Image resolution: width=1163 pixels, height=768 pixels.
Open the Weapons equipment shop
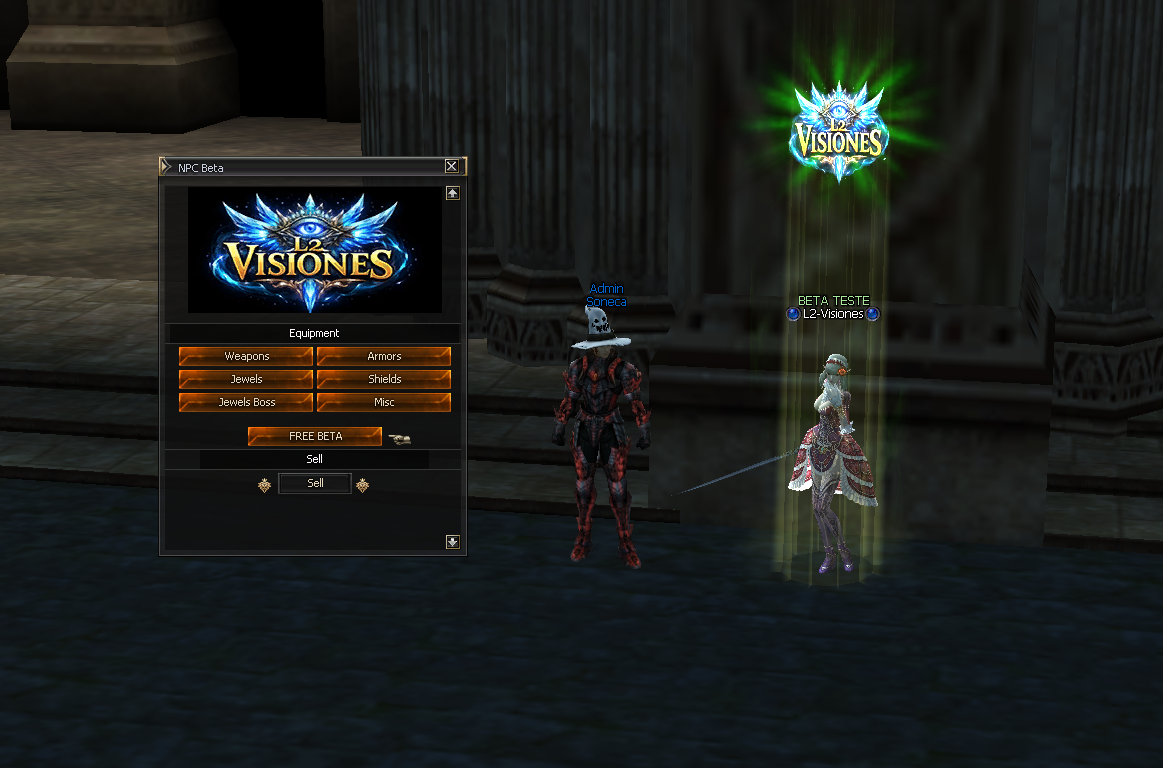(x=246, y=356)
